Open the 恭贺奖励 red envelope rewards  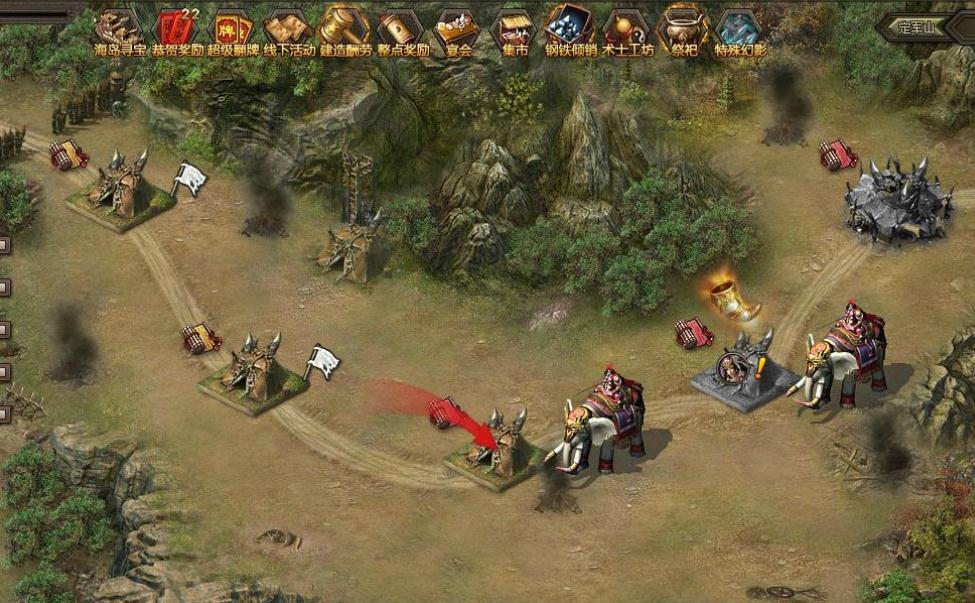click(177, 30)
